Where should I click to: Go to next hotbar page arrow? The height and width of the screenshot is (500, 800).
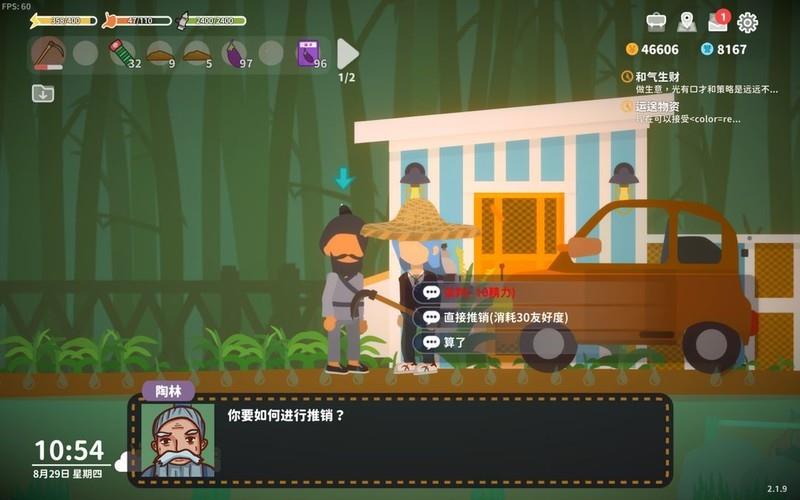pos(347,53)
